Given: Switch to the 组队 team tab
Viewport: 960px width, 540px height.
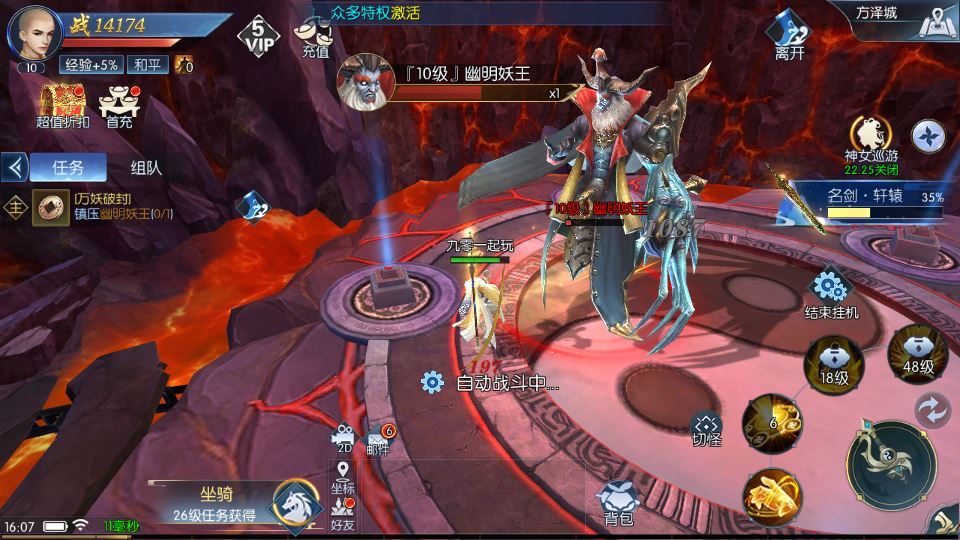Looking at the screenshot, I should tap(146, 167).
